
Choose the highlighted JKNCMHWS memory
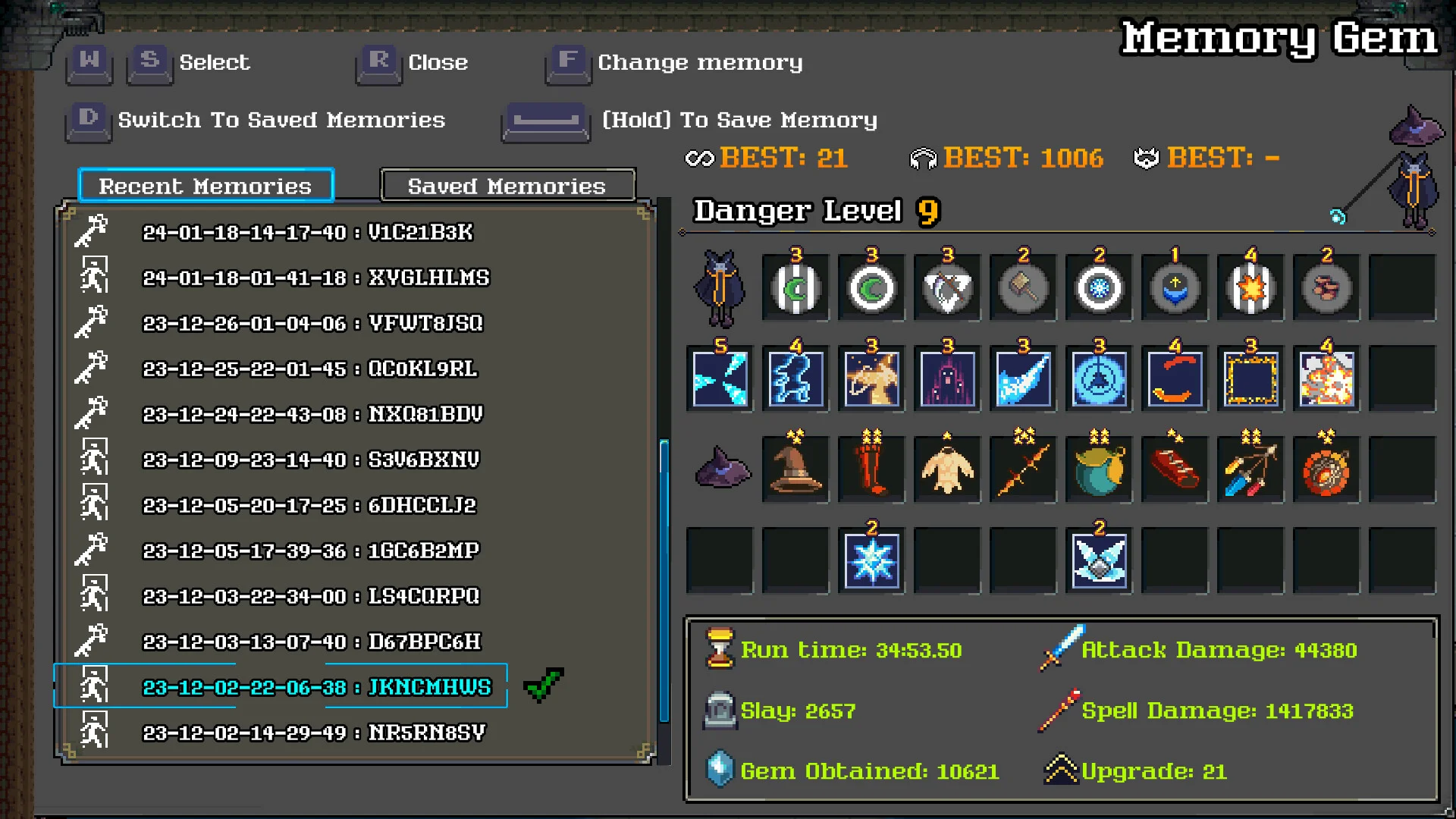click(x=317, y=687)
